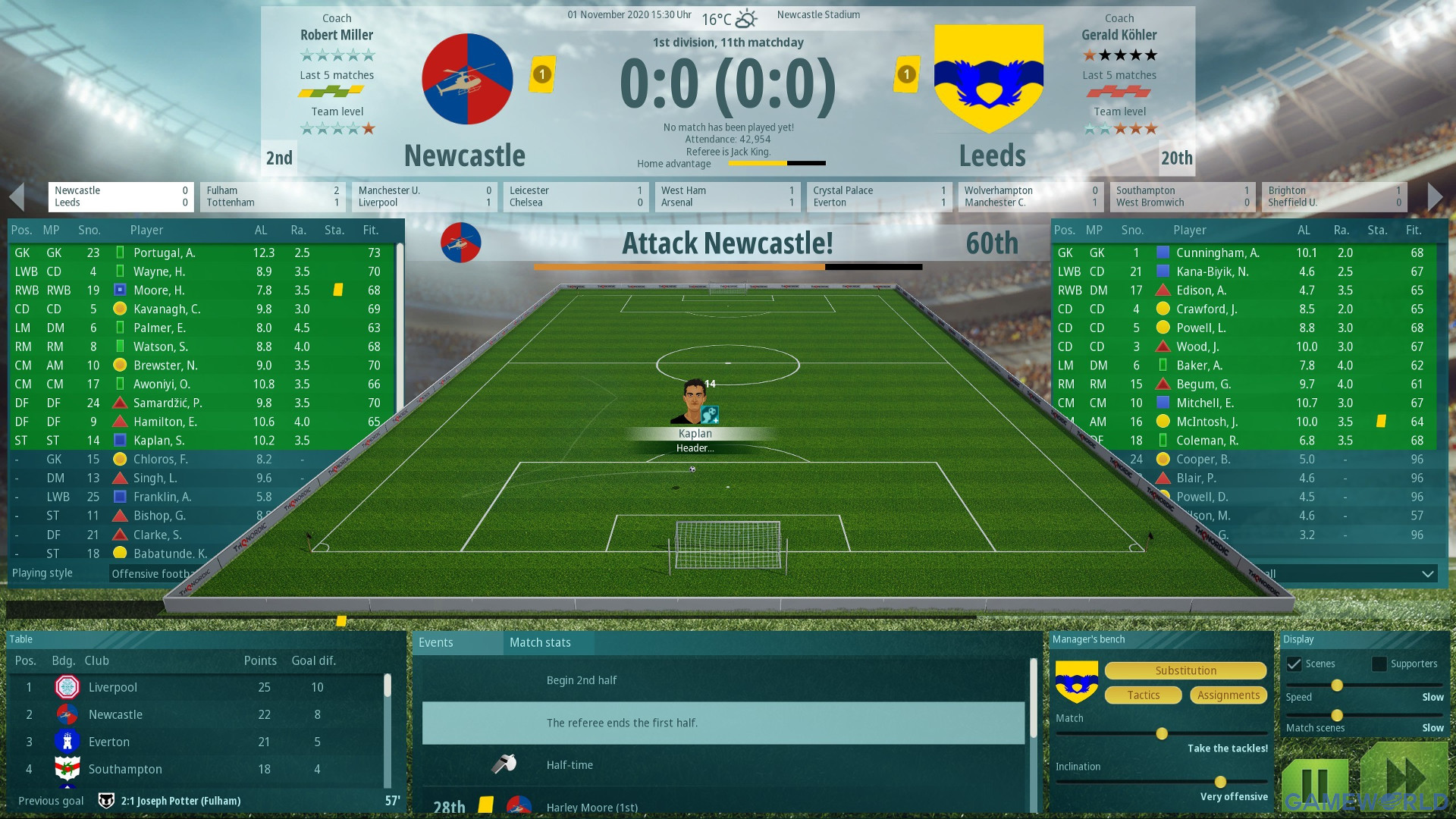Select the Everton badge in the standings
Viewport: 1456px width, 819px height.
coord(67,742)
